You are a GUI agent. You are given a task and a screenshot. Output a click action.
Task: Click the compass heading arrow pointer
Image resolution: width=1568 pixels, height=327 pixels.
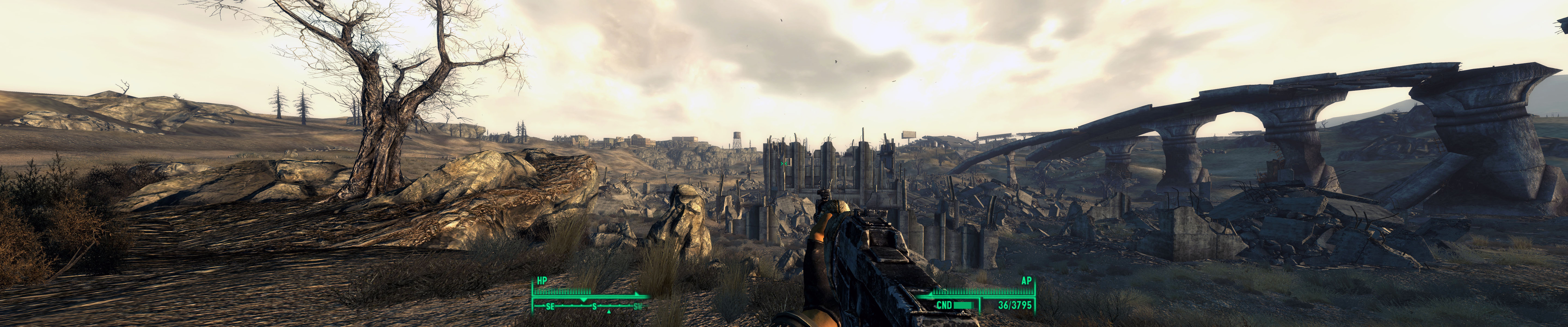pyautogui.click(x=584, y=300)
